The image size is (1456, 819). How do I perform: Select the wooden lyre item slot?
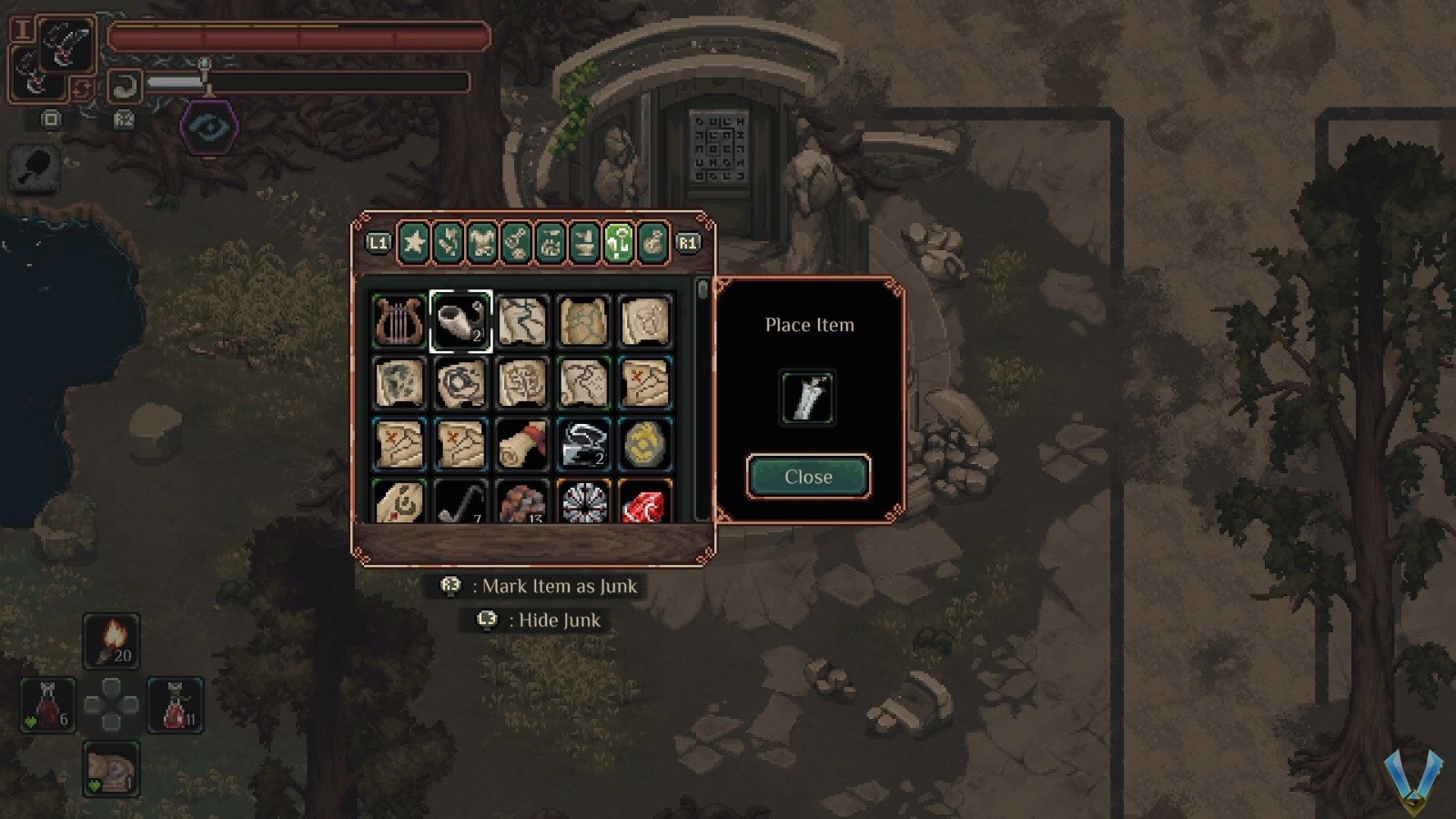399,321
